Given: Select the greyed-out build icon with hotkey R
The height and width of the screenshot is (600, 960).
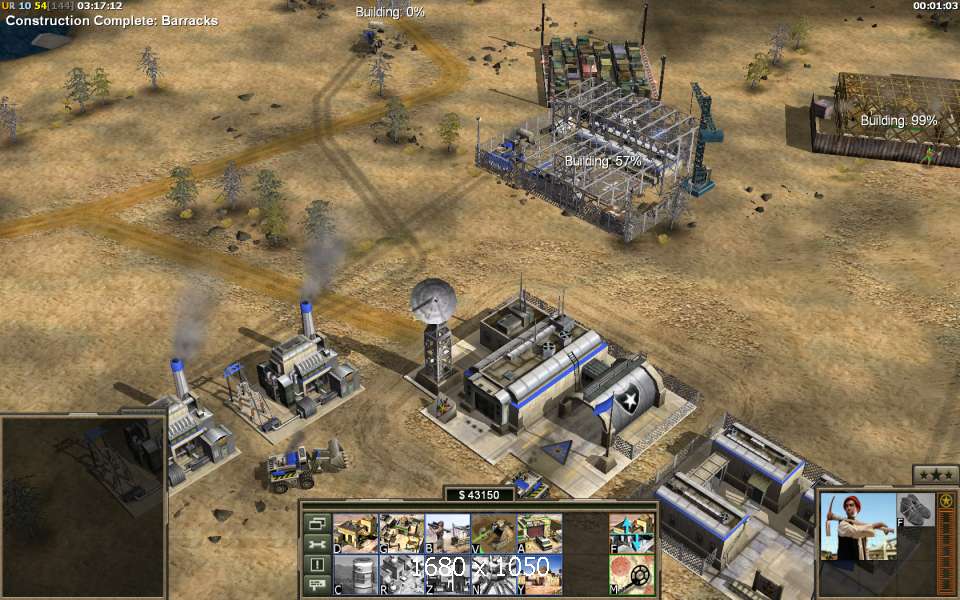Looking at the screenshot, I should point(400,574).
